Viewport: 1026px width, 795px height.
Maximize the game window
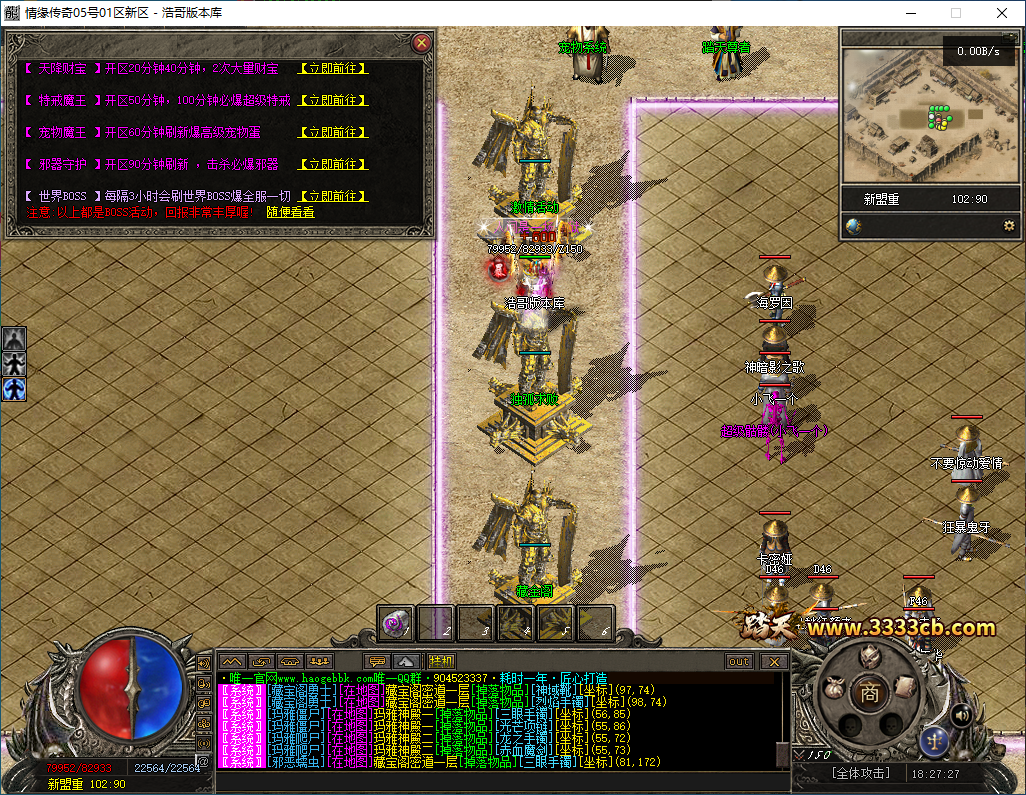point(955,13)
